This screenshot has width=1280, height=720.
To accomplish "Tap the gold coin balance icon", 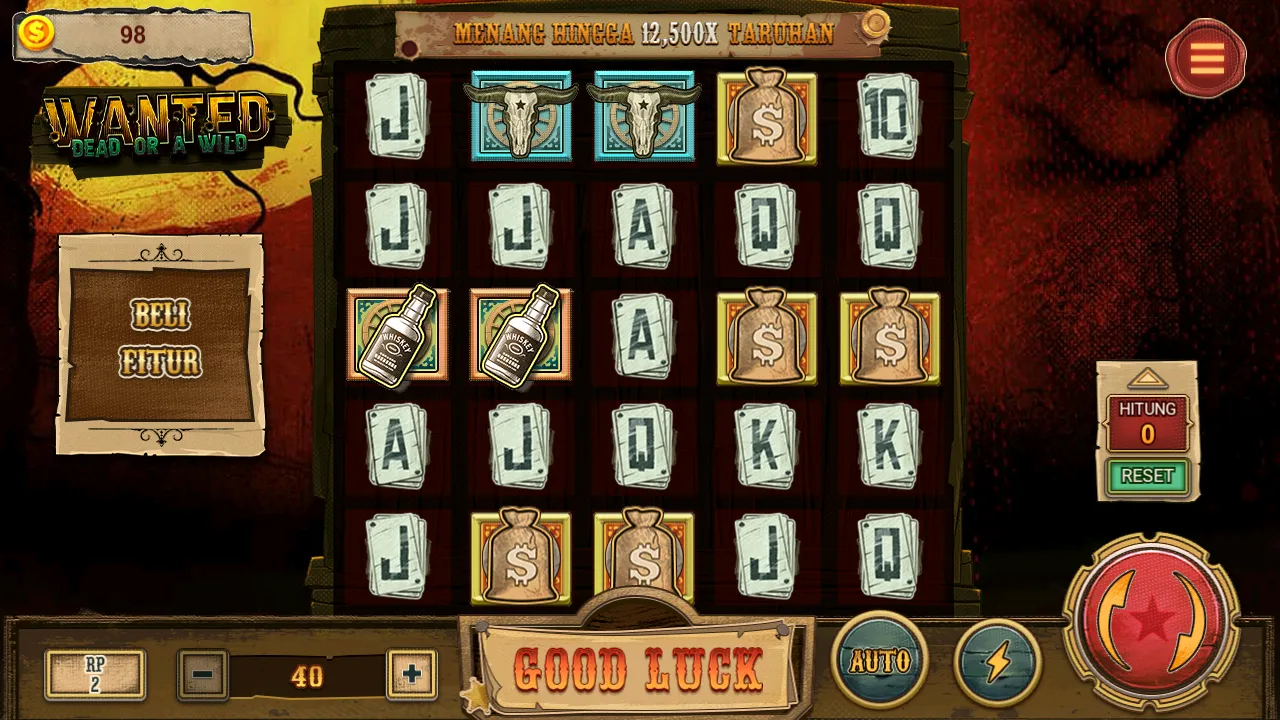I will click(x=37, y=33).
